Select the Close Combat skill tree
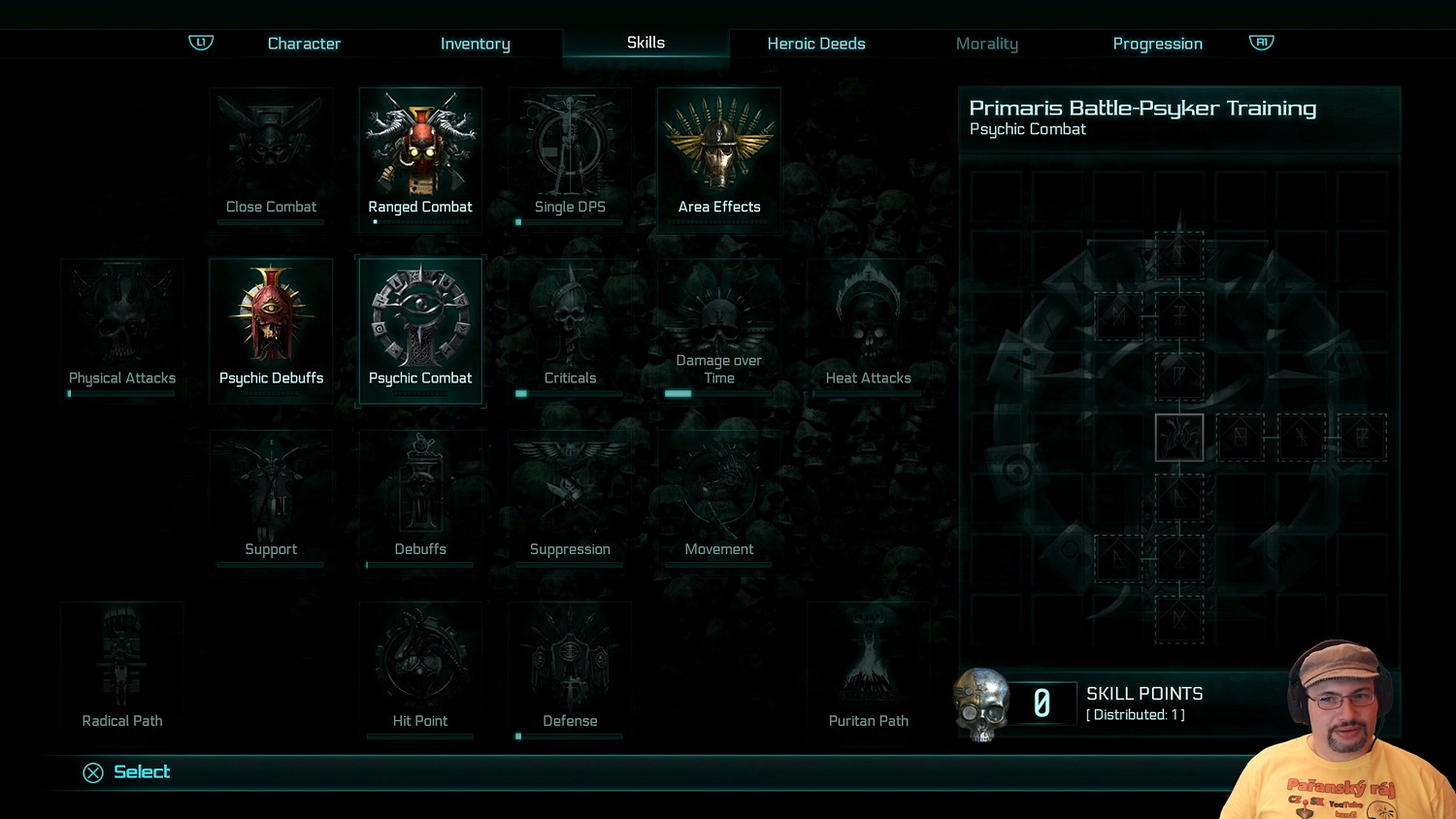 [271, 155]
